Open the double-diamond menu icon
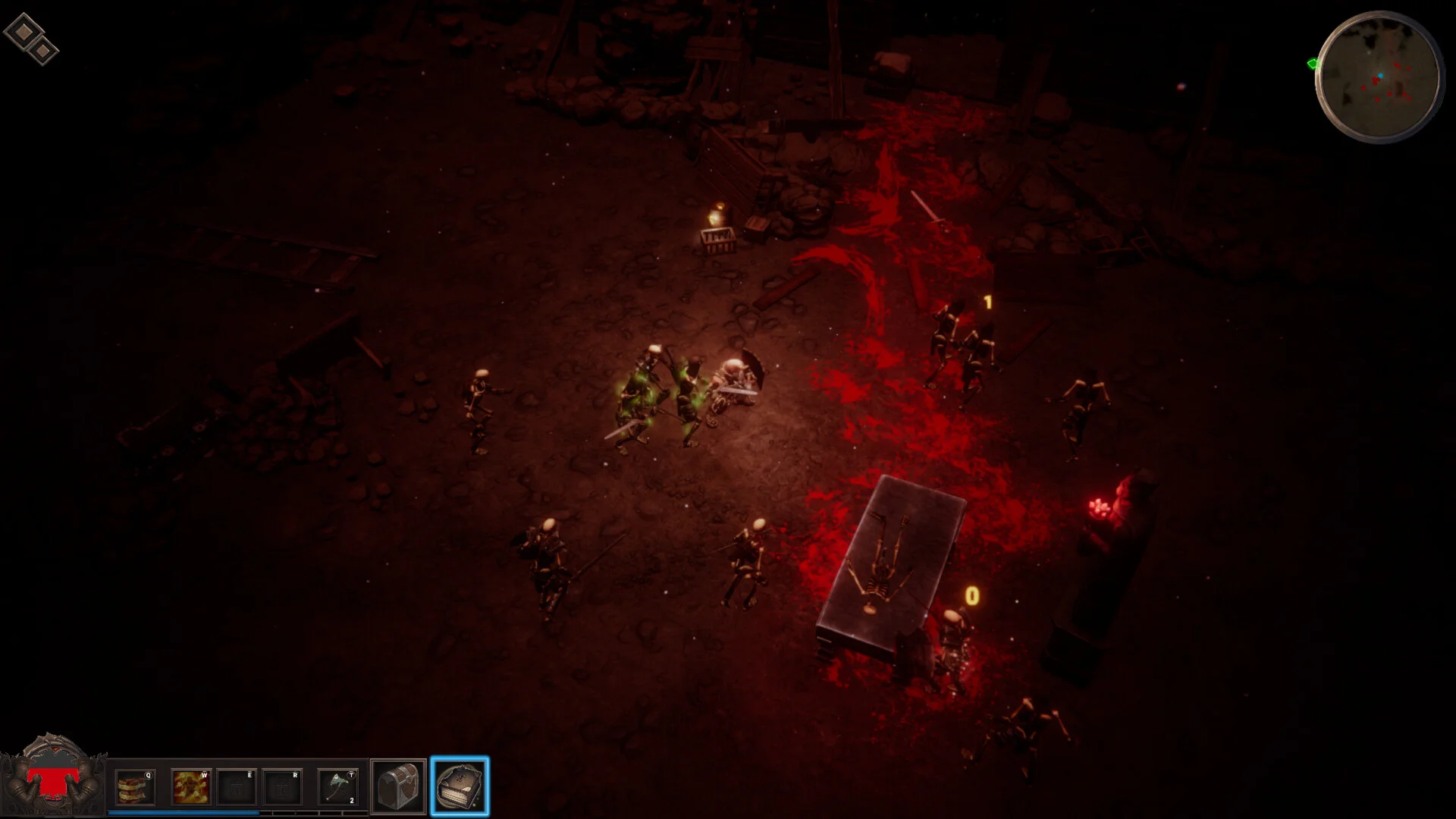The image size is (1456, 819). [x=31, y=39]
